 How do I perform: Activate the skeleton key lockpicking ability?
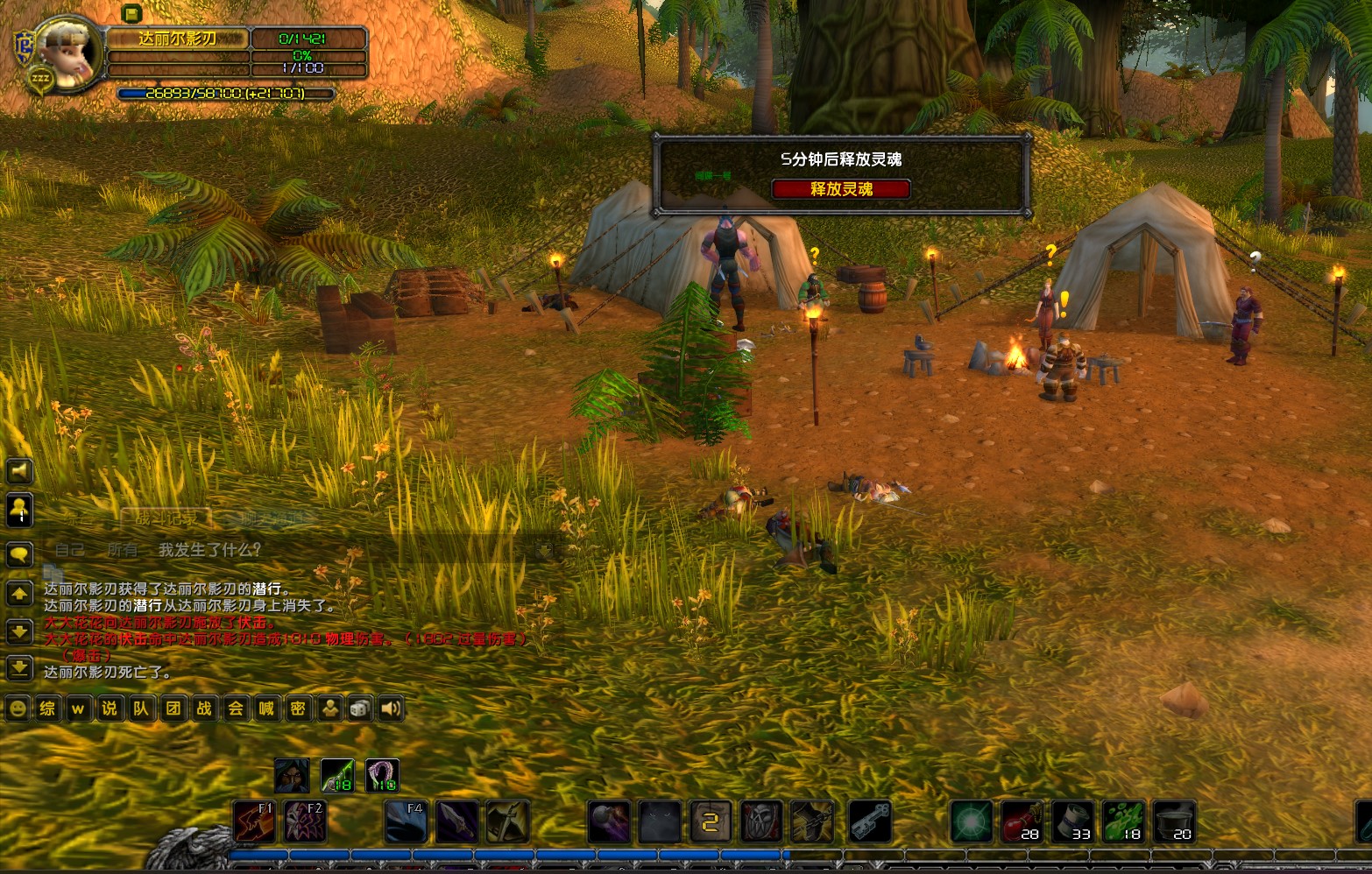[x=869, y=821]
